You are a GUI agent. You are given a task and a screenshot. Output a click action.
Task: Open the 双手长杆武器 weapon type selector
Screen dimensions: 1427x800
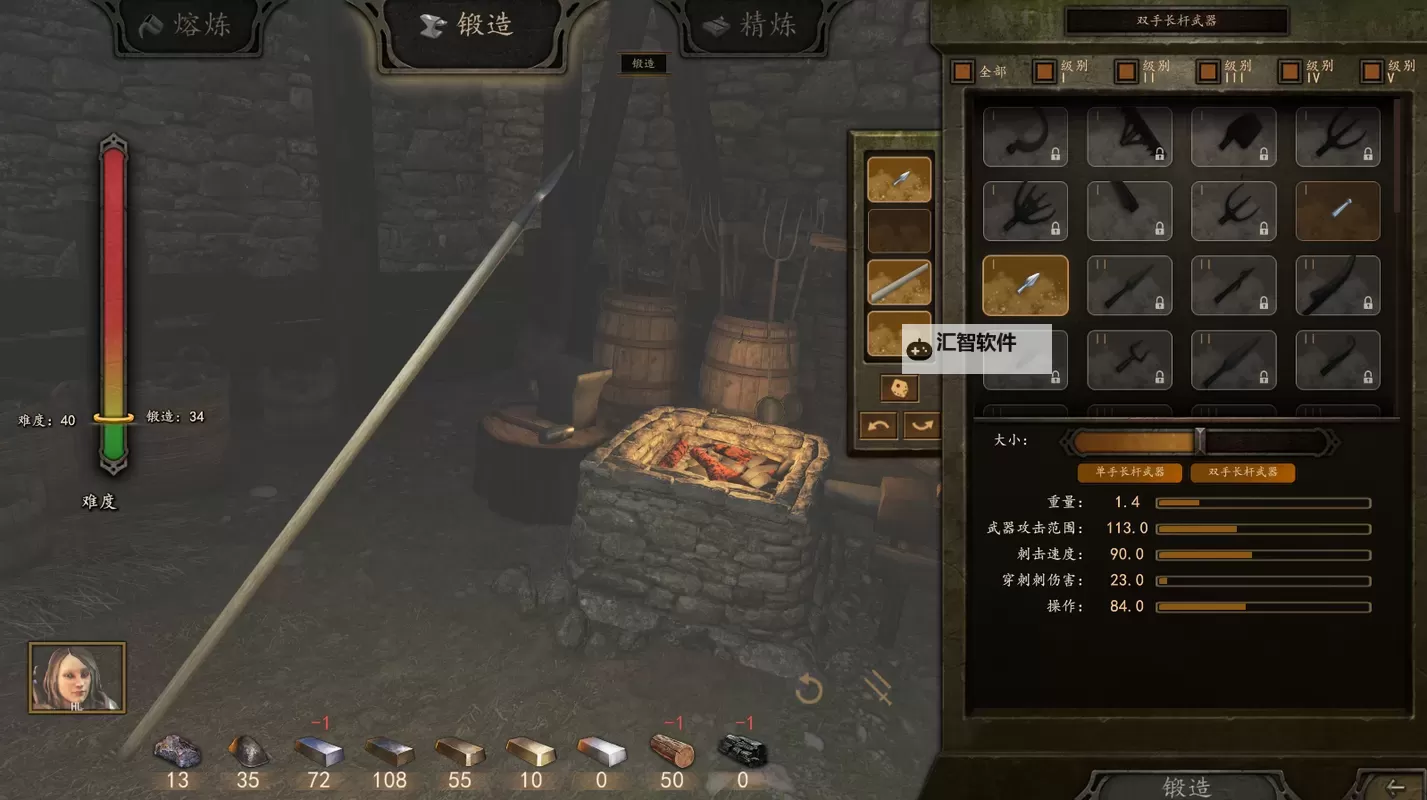[x=1177, y=20]
